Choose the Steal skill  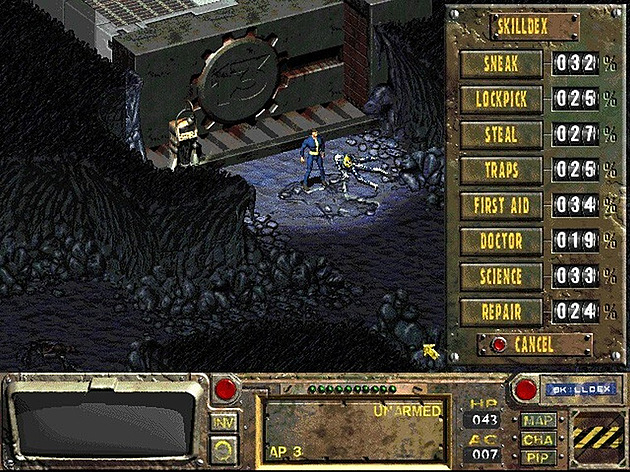pos(501,134)
